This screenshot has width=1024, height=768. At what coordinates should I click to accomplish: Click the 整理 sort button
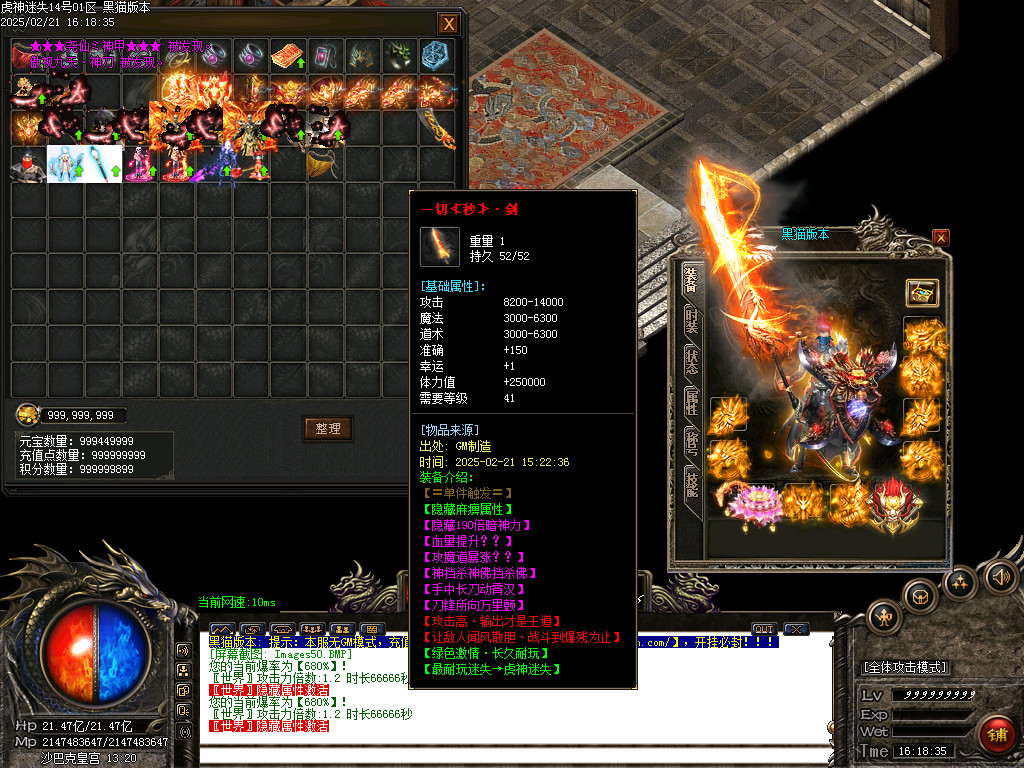pos(328,429)
